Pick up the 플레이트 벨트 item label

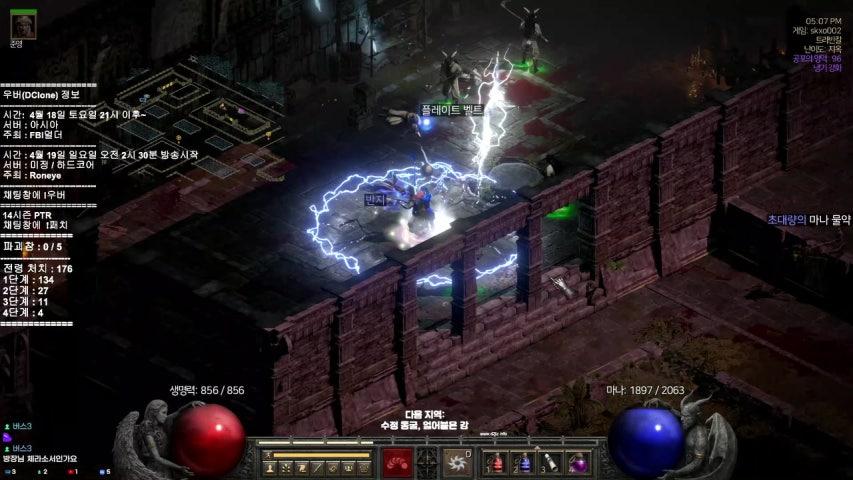(x=450, y=110)
